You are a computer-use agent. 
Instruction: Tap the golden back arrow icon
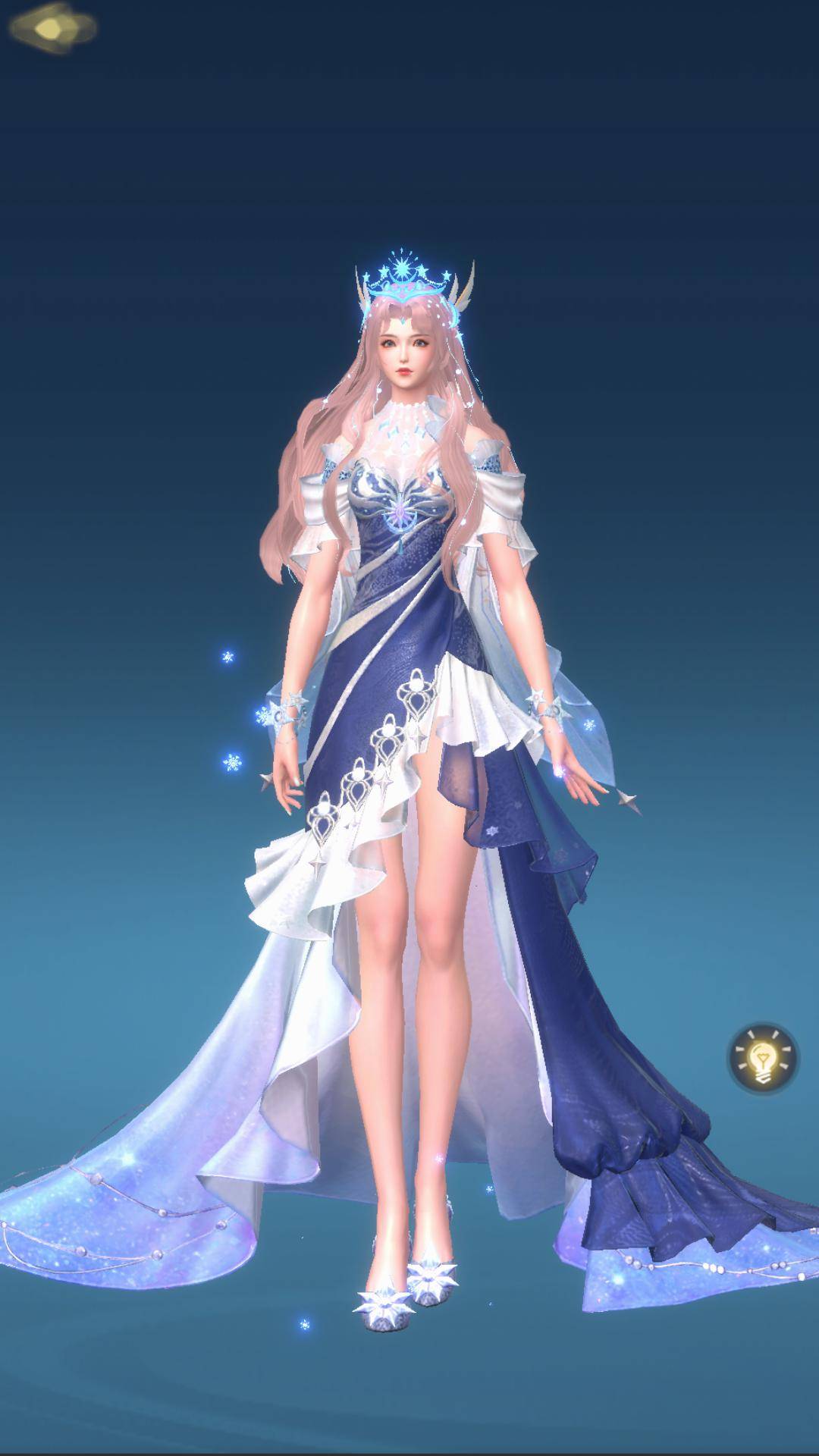pyautogui.click(x=53, y=30)
